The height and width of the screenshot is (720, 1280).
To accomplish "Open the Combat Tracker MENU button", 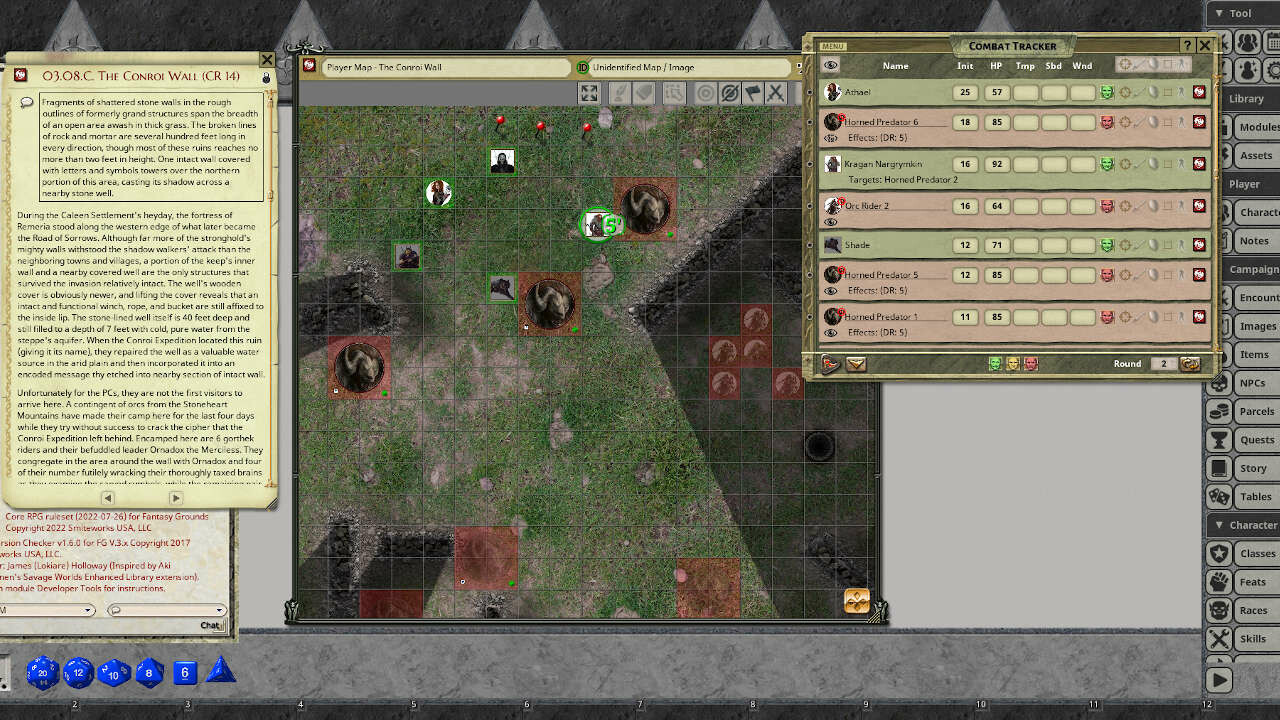I will [x=832, y=46].
